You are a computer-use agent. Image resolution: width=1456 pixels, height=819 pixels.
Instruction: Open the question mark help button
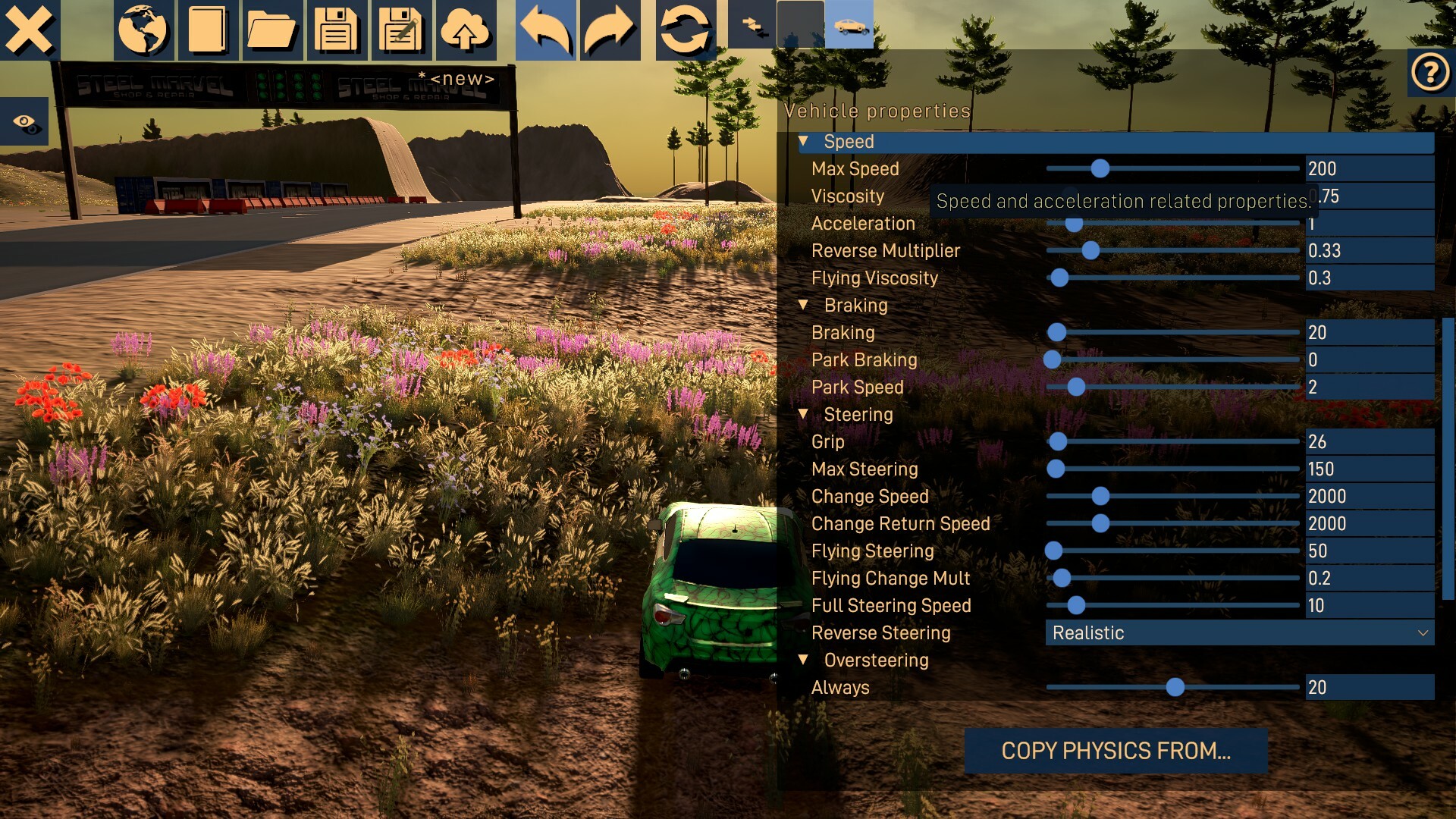tap(1430, 73)
